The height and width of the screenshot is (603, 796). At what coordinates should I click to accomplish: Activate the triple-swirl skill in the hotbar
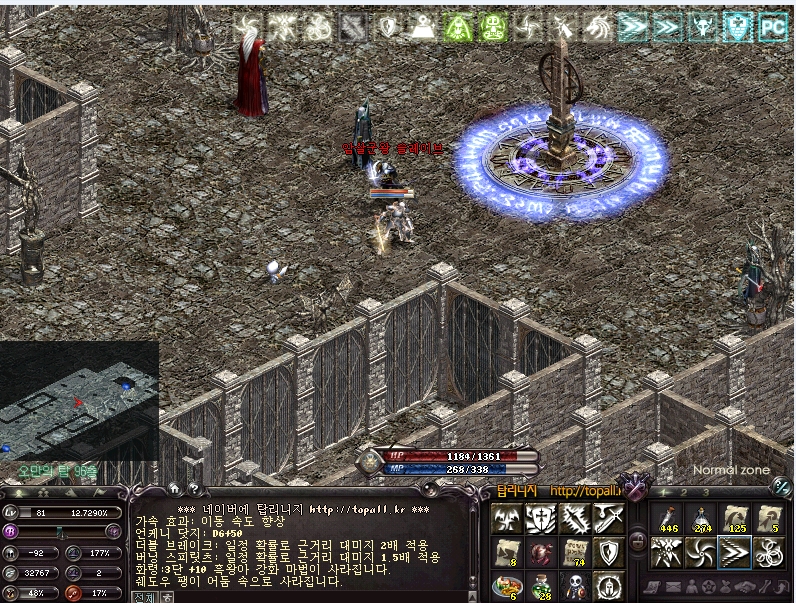[x=768, y=552]
